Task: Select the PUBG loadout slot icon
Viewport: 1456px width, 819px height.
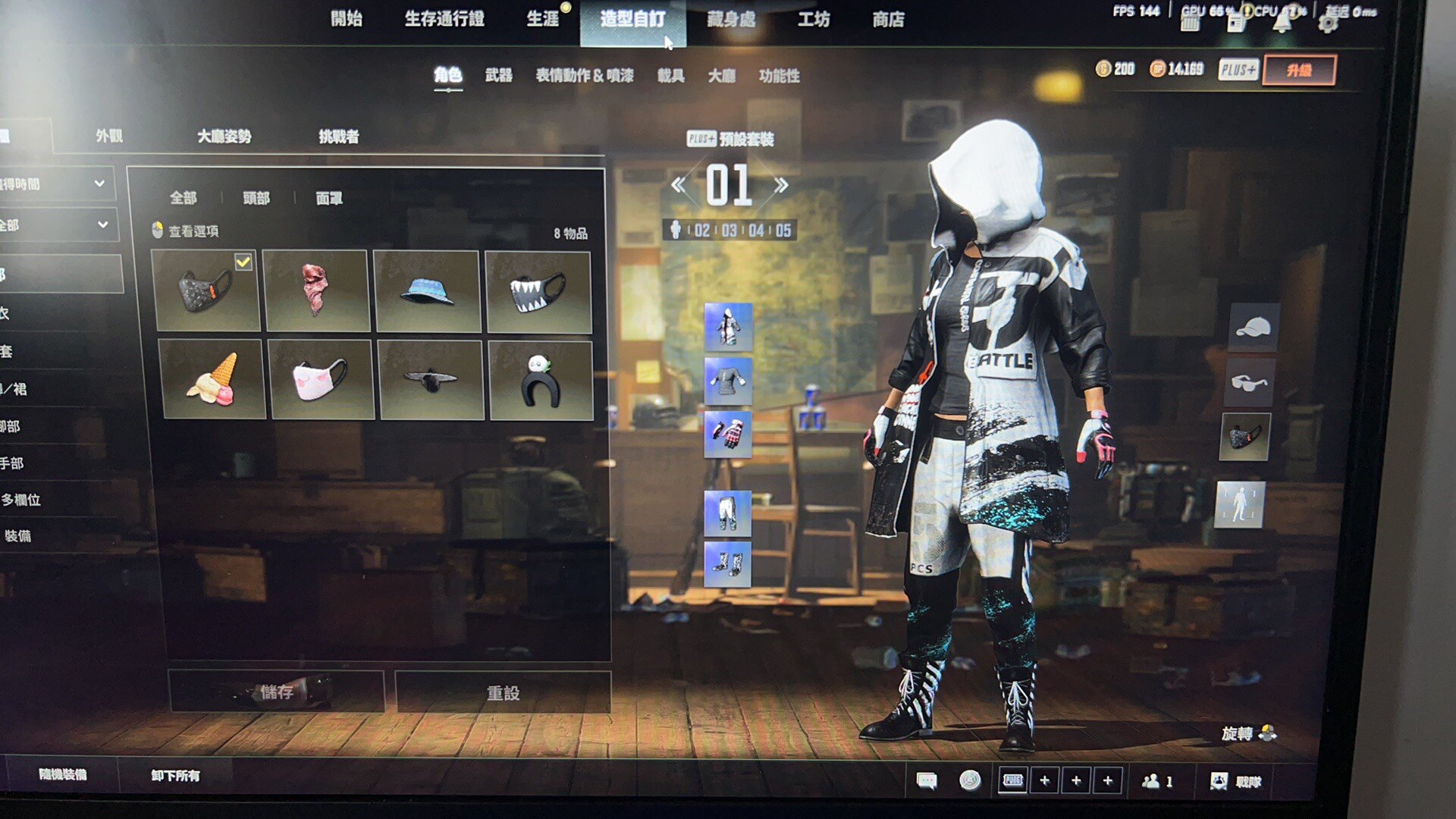Action: (x=1015, y=780)
